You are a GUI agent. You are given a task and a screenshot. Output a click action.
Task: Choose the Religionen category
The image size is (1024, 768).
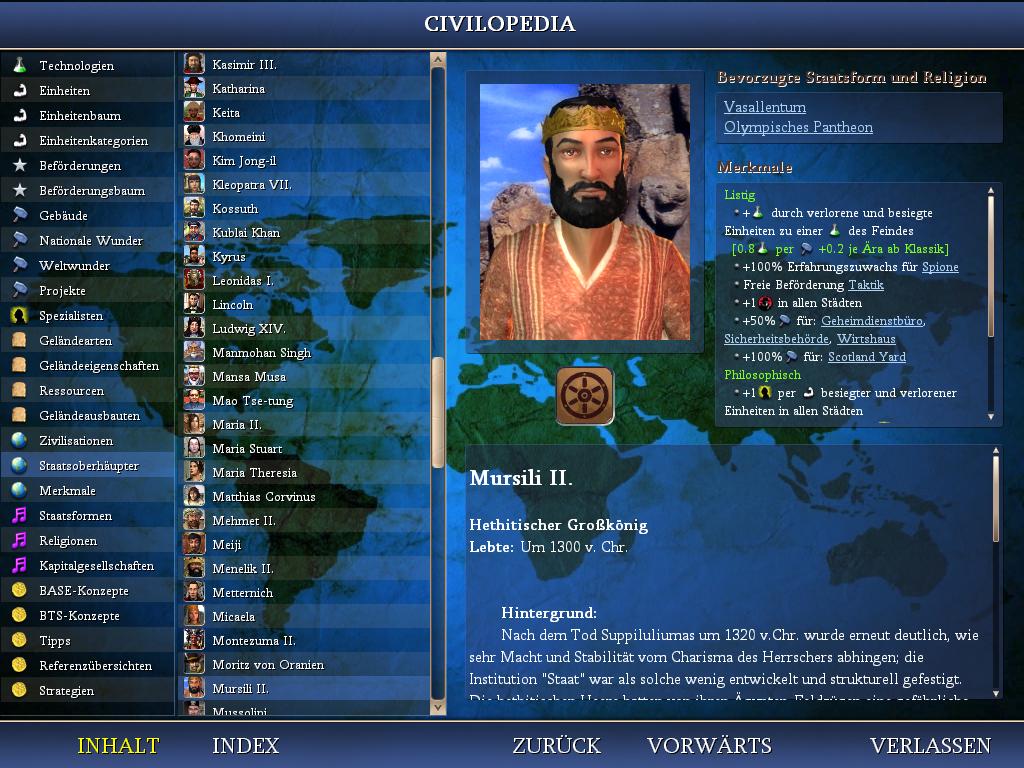tap(68, 541)
